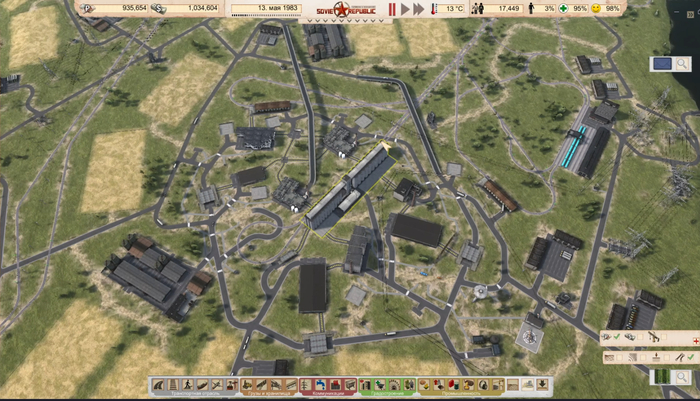This screenshot has width=700, height=401.
Task: Select the first icon in the transport toolbar group
Action: click(x=159, y=384)
